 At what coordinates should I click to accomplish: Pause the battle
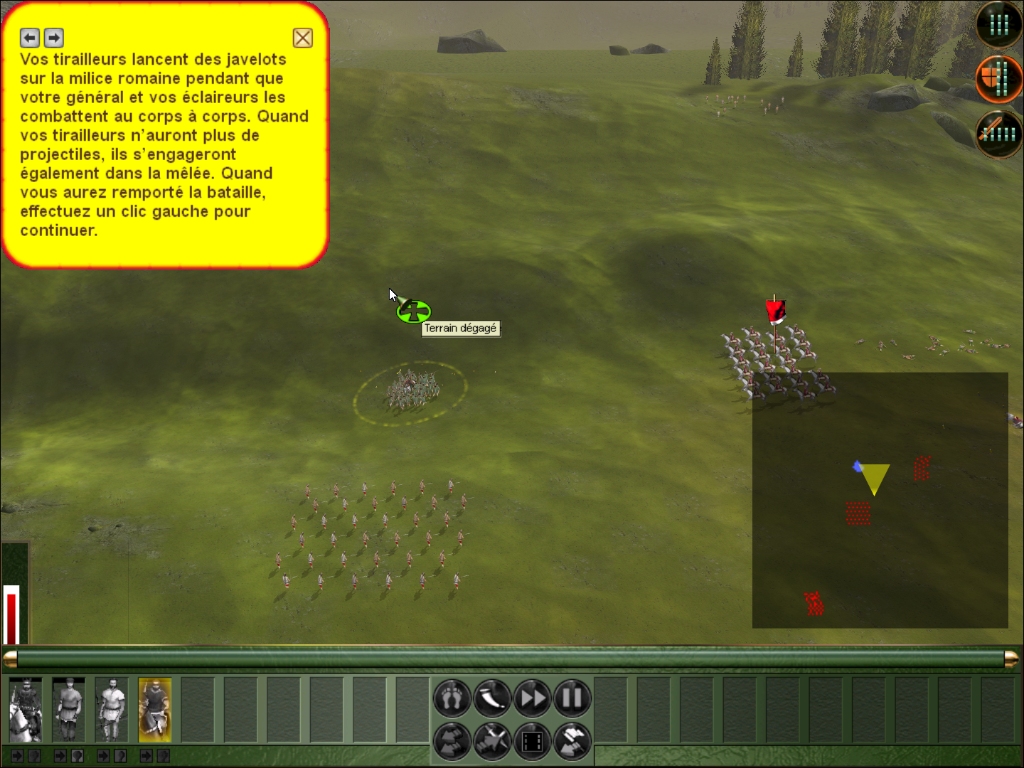pos(572,697)
